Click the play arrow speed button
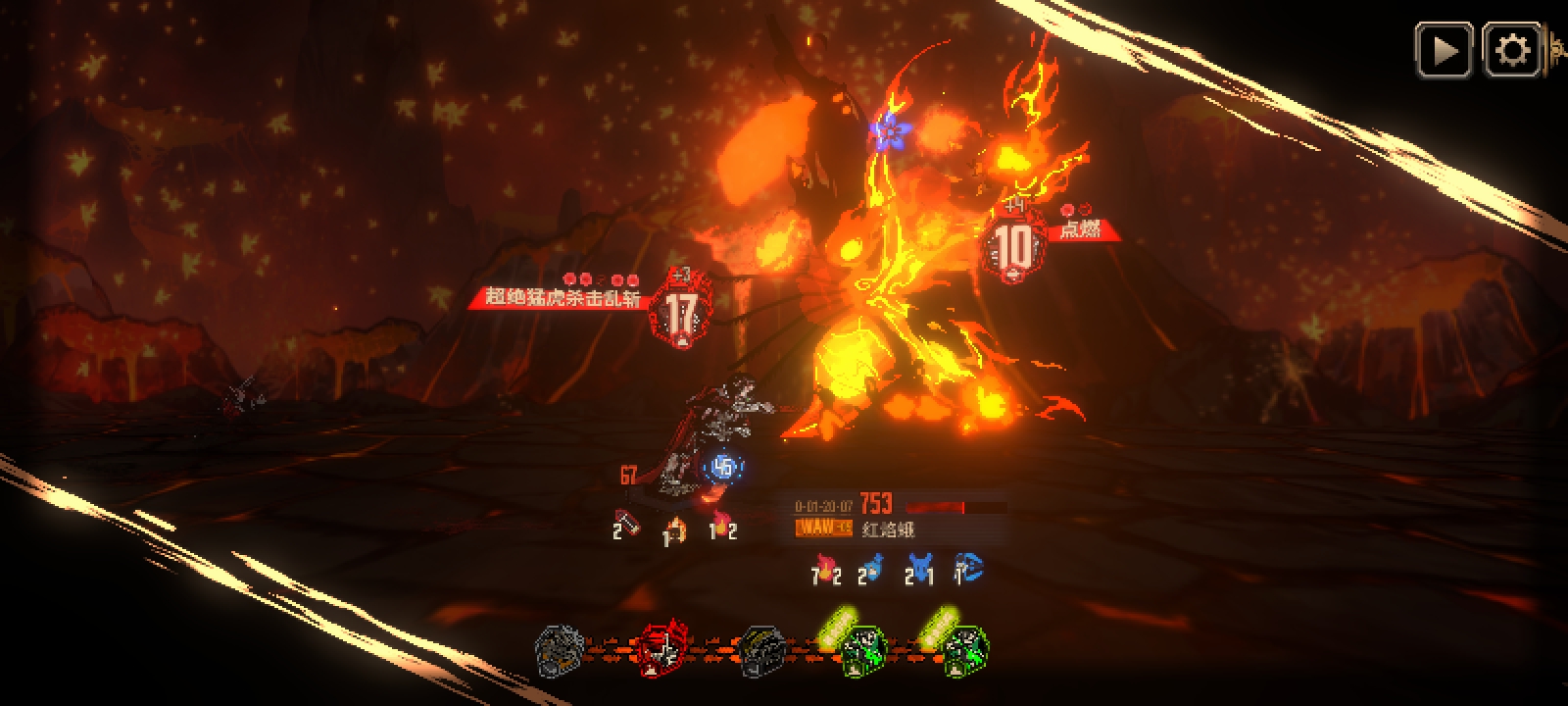1568x706 pixels. 1444,50
